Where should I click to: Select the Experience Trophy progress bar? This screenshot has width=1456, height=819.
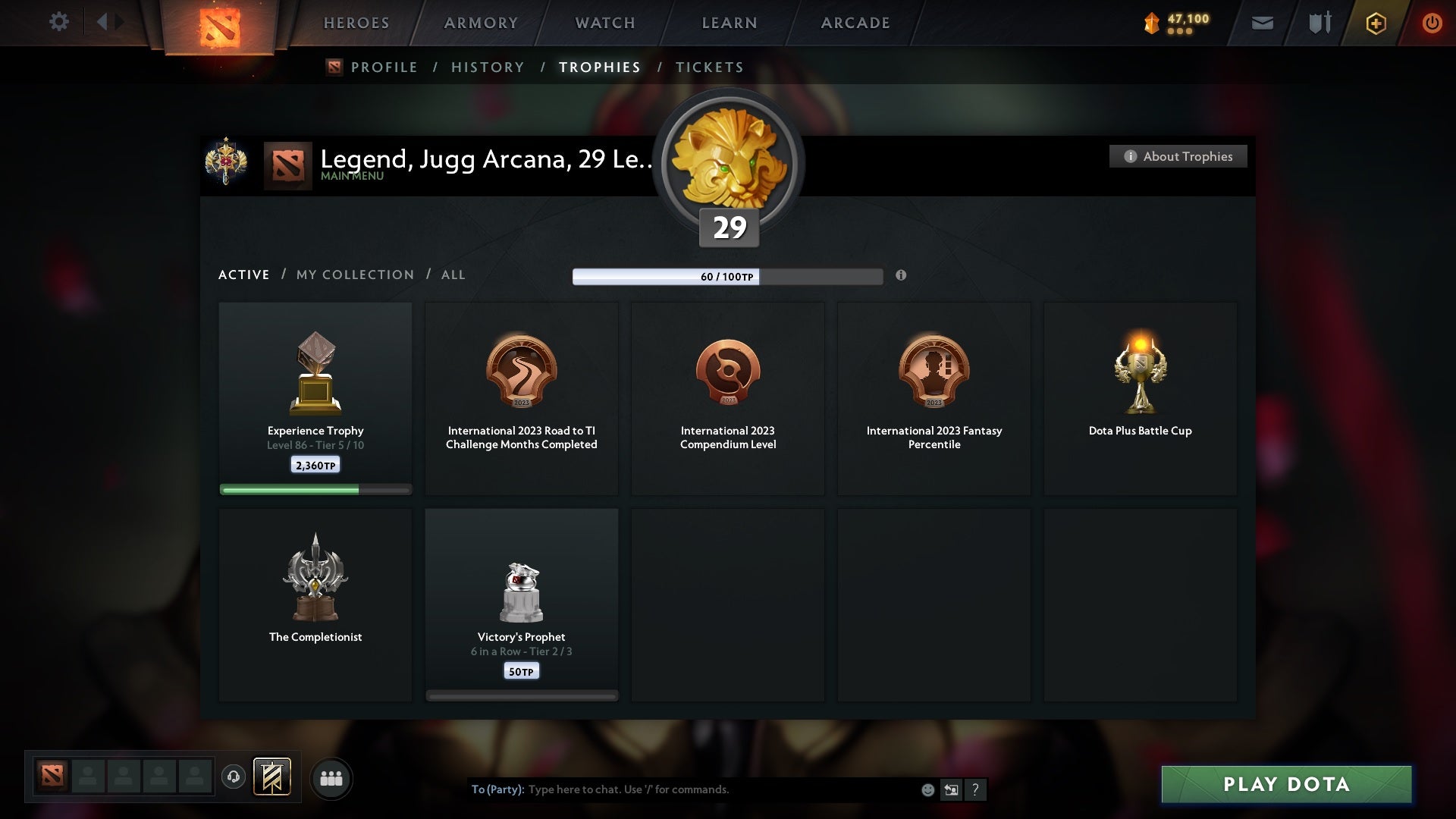[x=315, y=490]
